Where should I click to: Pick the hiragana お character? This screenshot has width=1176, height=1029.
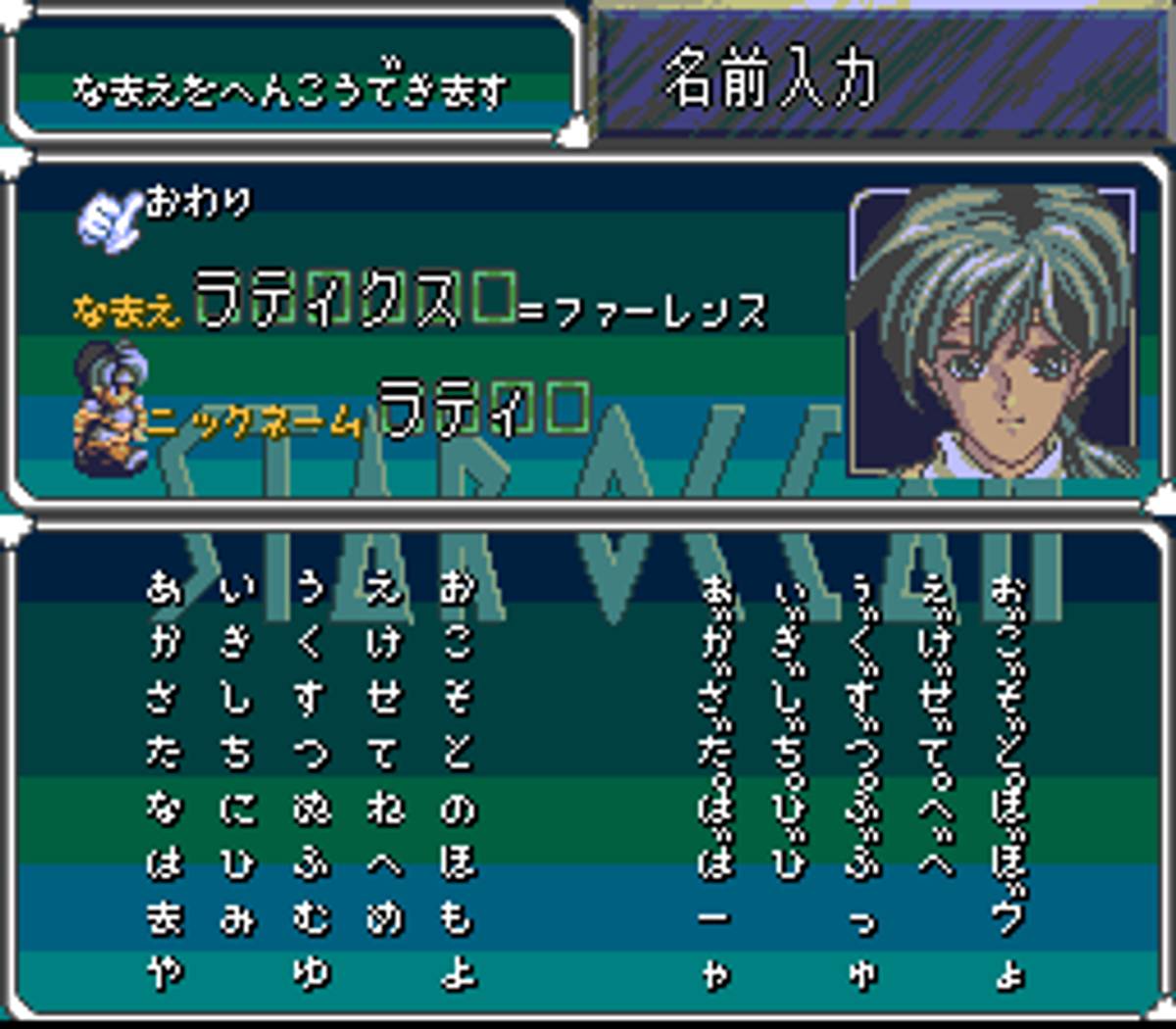click(457, 588)
